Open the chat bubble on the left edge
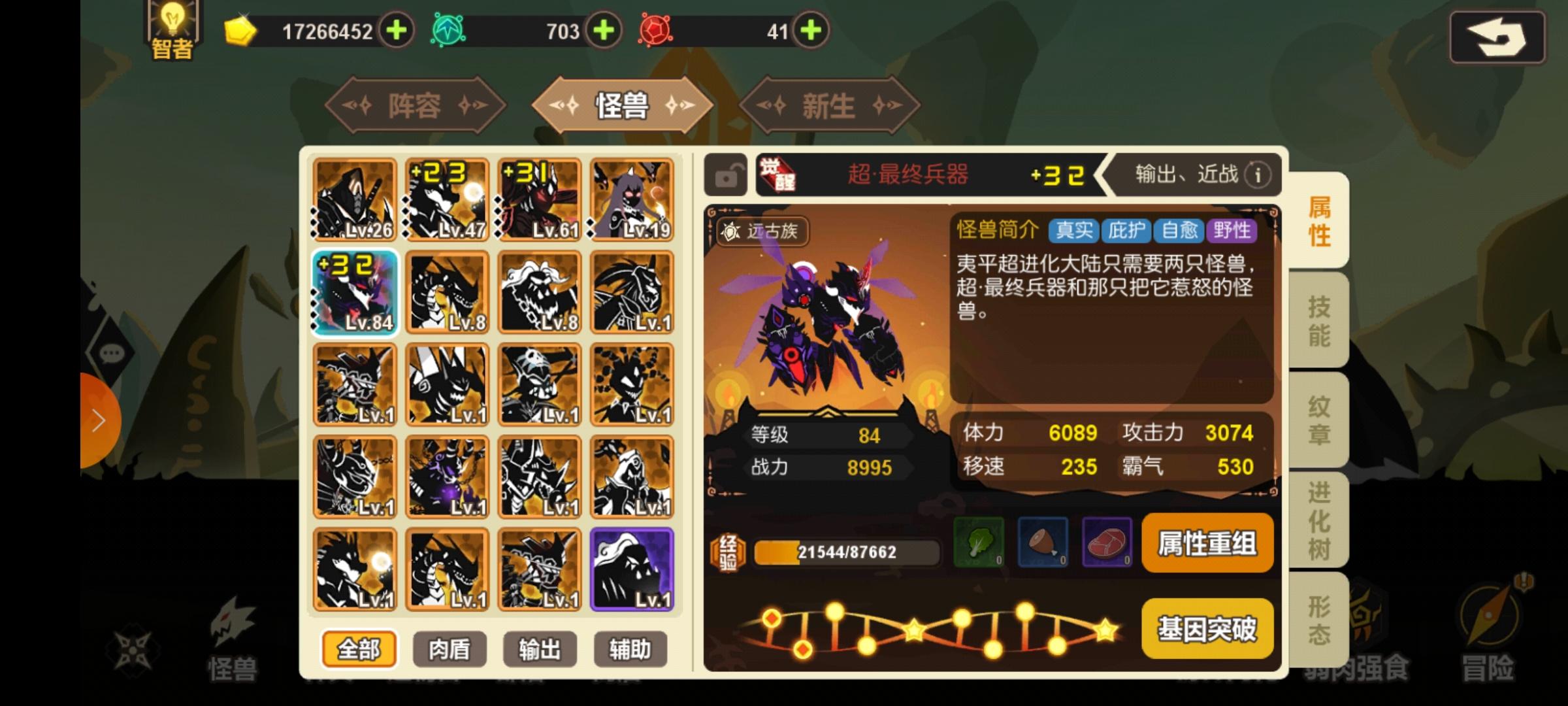The width and height of the screenshot is (1568, 706). (112, 353)
